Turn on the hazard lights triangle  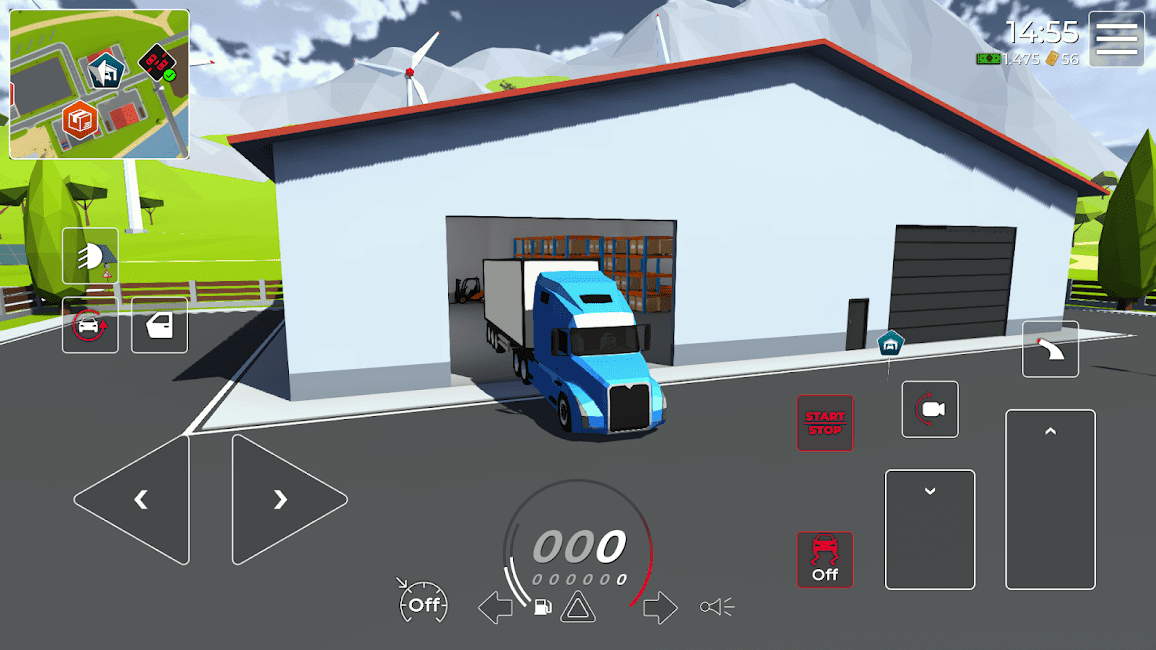click(x=578, y=607)
